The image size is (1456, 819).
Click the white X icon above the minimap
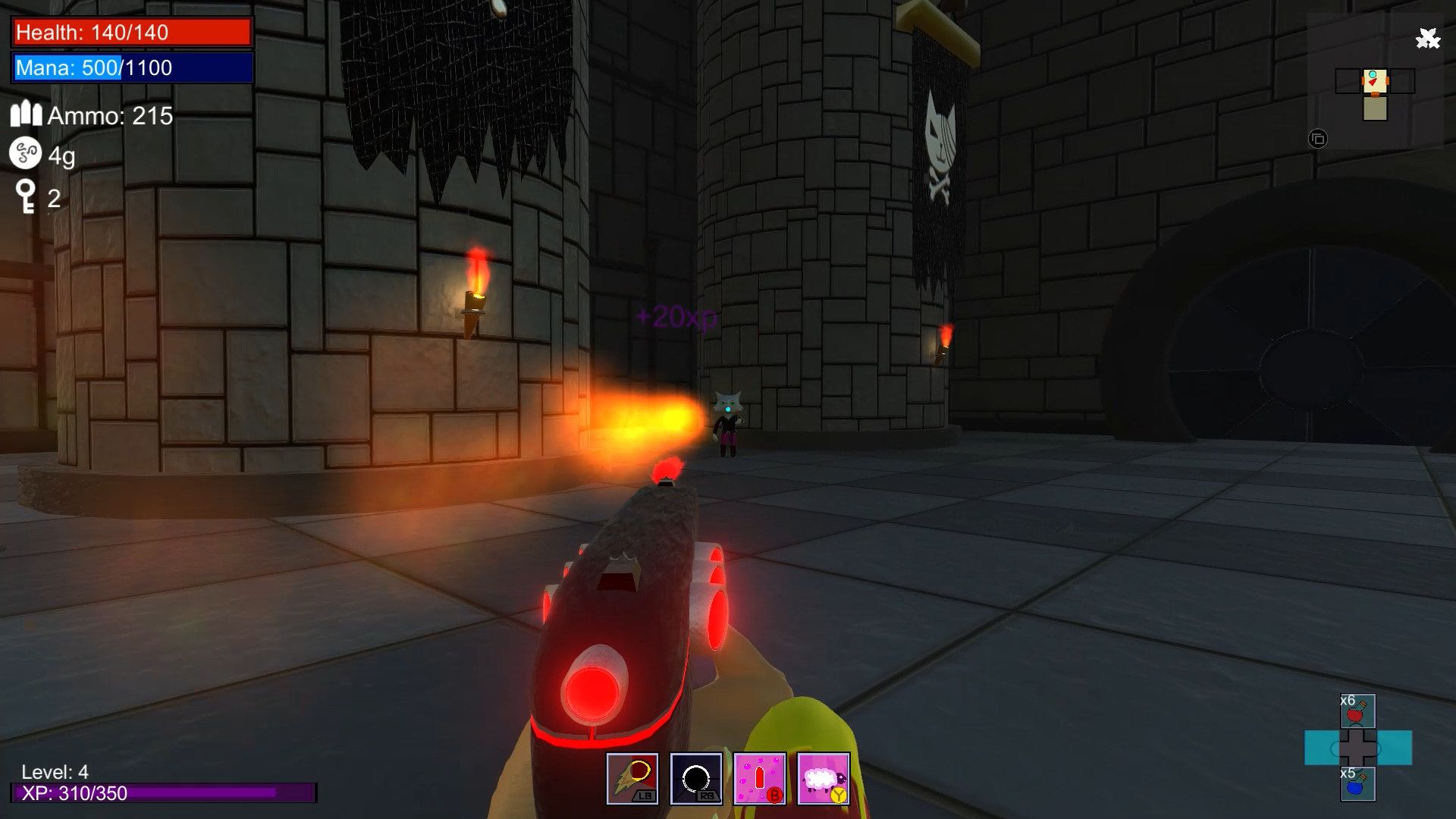pos(1429,38)
